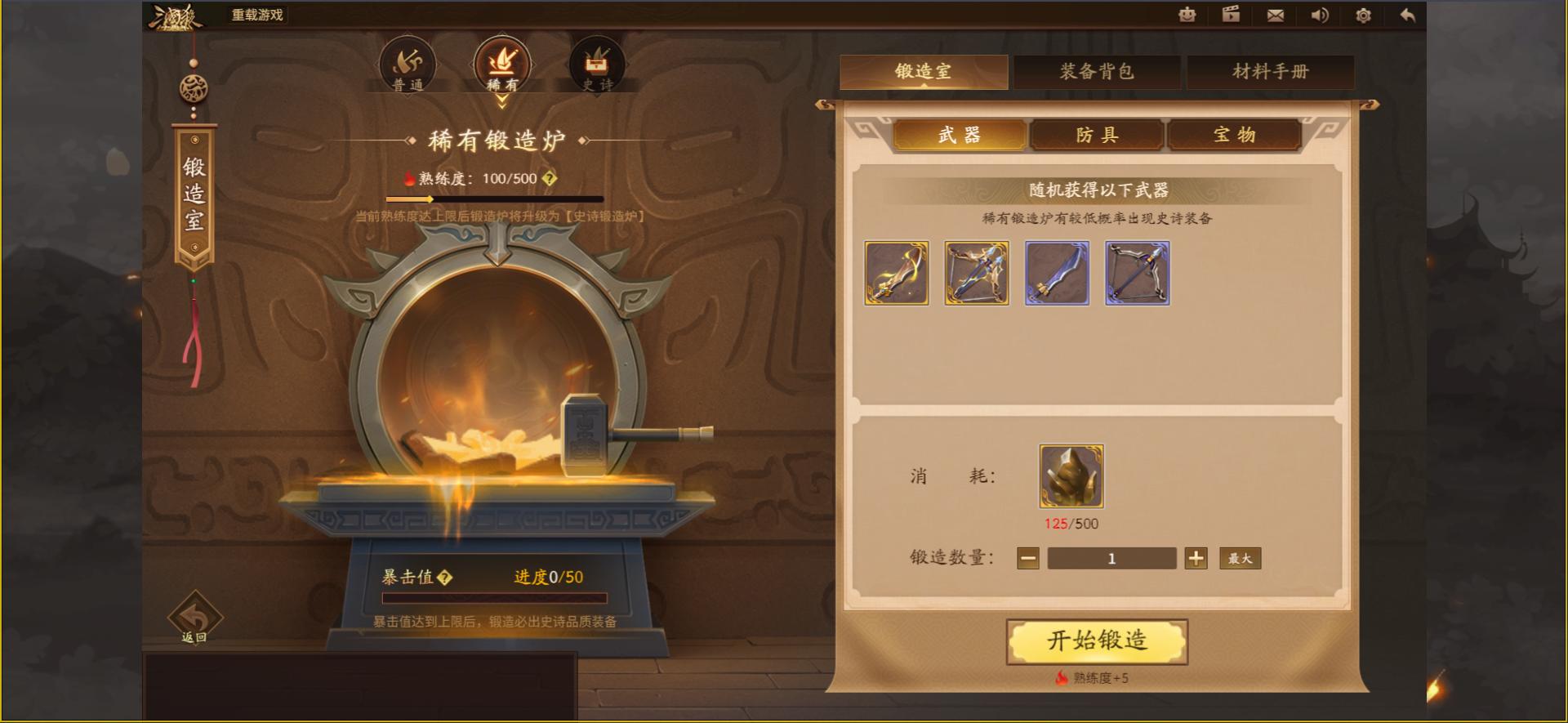Switch to the 材料手册 tab
This screenshot has height=723, width=1568.
pos(1271,72)
